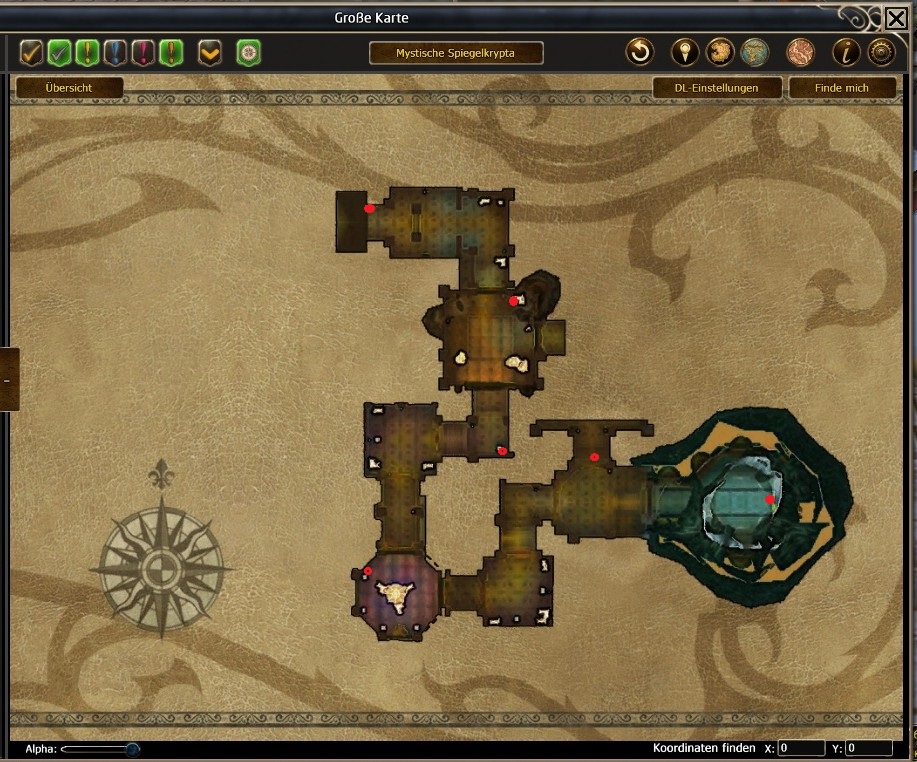The height and width of the screenshot is (762, 917).
Task: Open the reddish globe map view
Action: 800,52
